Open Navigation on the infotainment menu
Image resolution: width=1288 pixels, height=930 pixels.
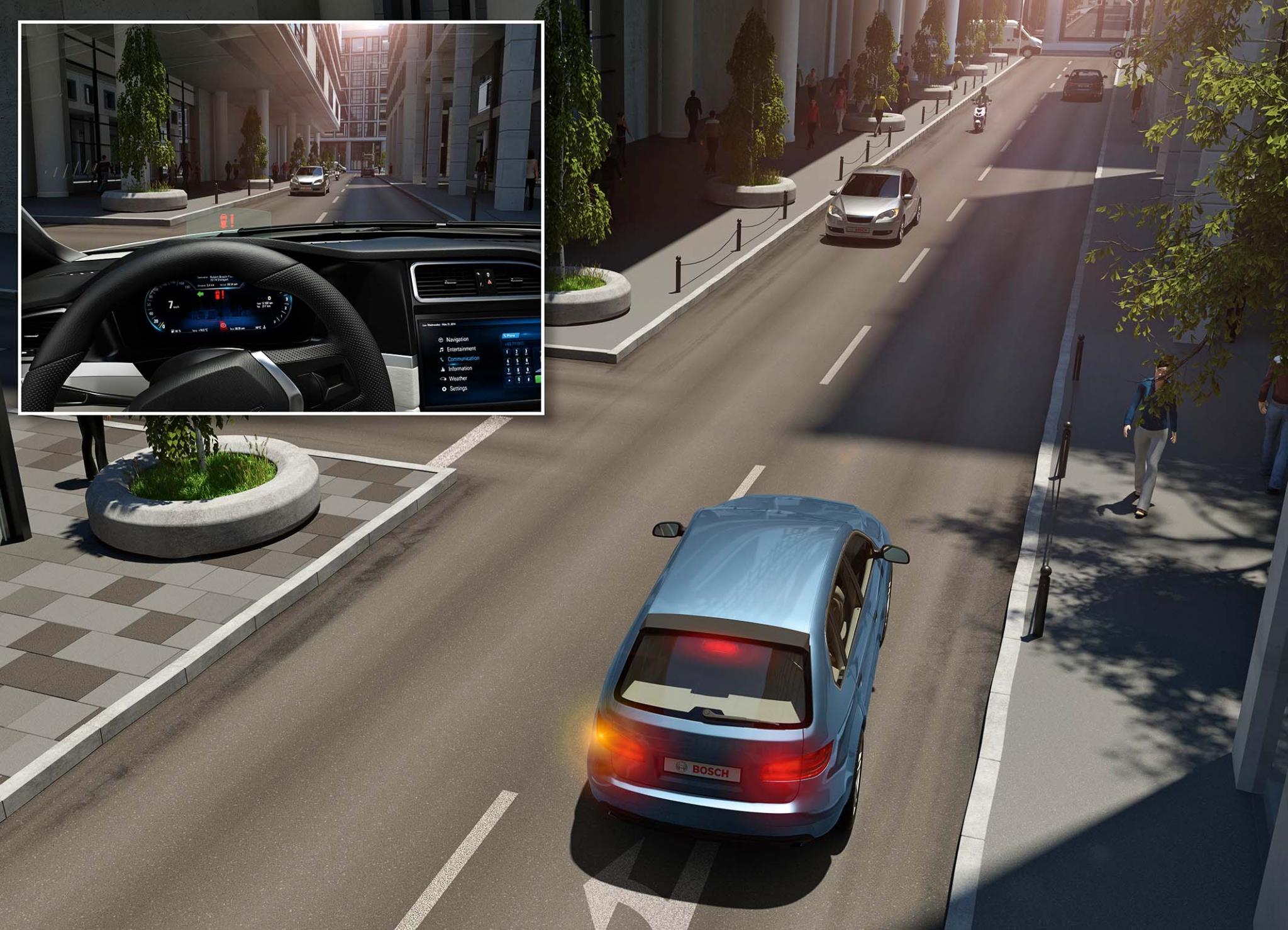(x=457, y=340)
